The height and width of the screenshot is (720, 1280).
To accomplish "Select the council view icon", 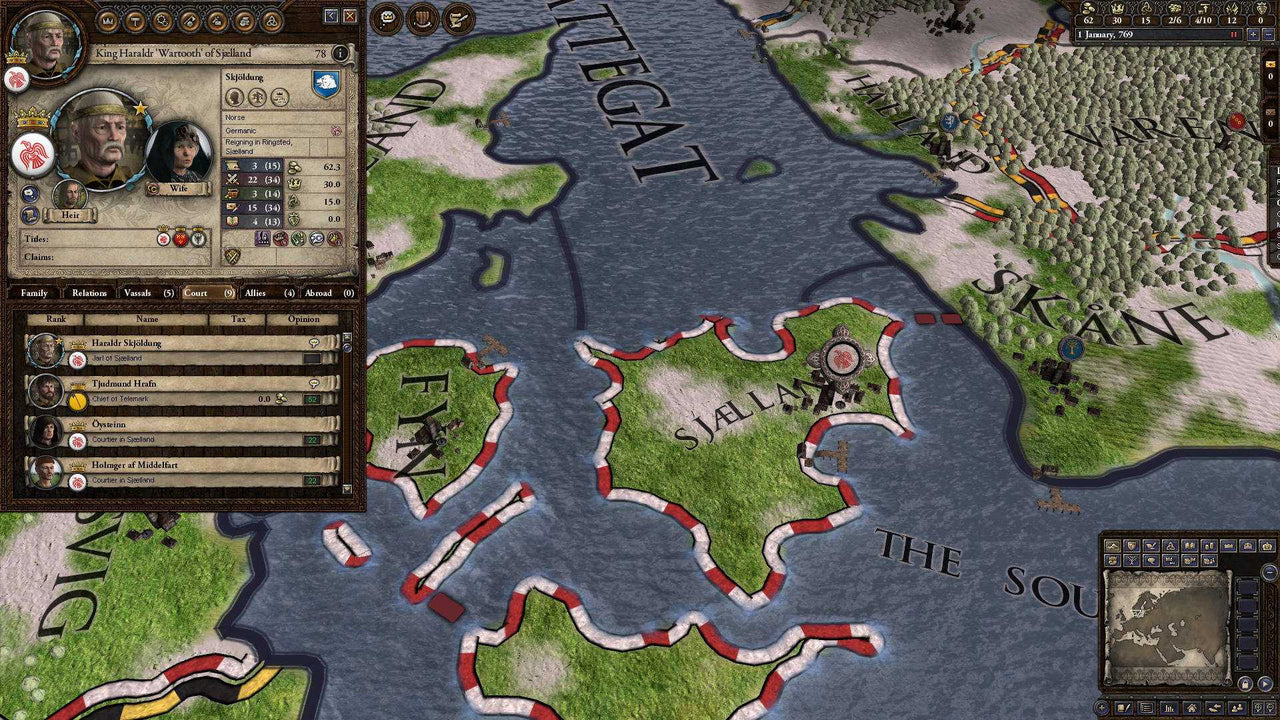I will coord(162,20).
